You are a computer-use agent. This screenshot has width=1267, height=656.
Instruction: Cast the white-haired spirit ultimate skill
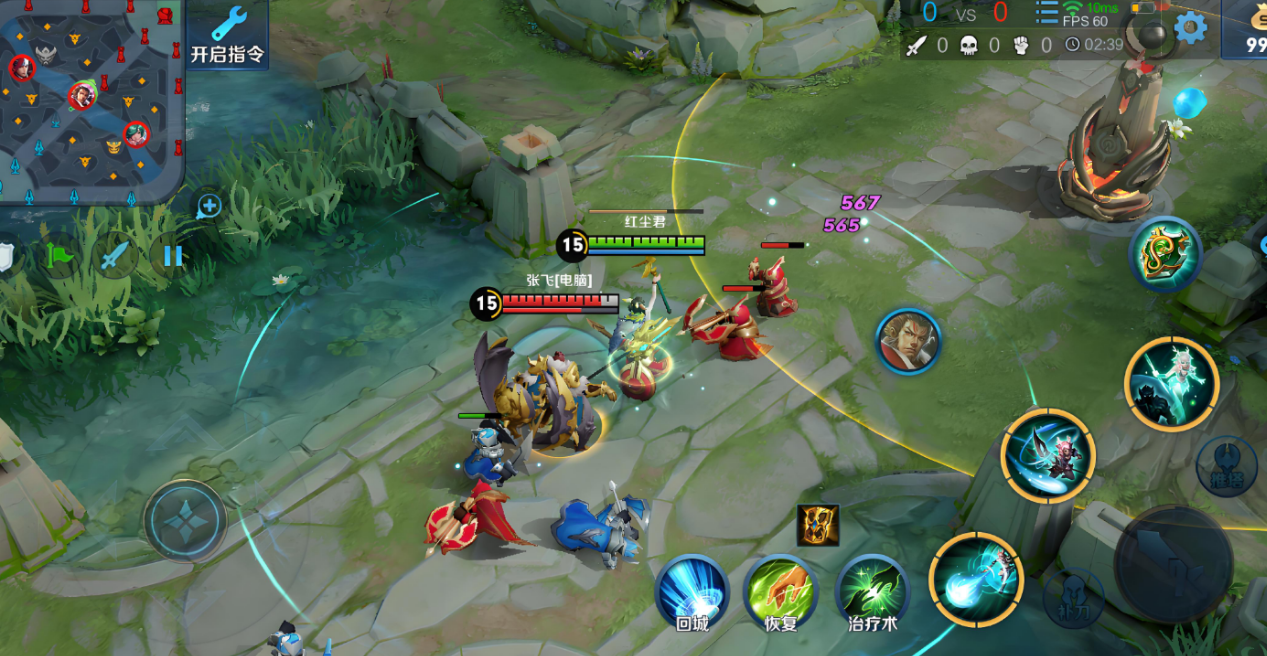click(x=1171, y=383)
